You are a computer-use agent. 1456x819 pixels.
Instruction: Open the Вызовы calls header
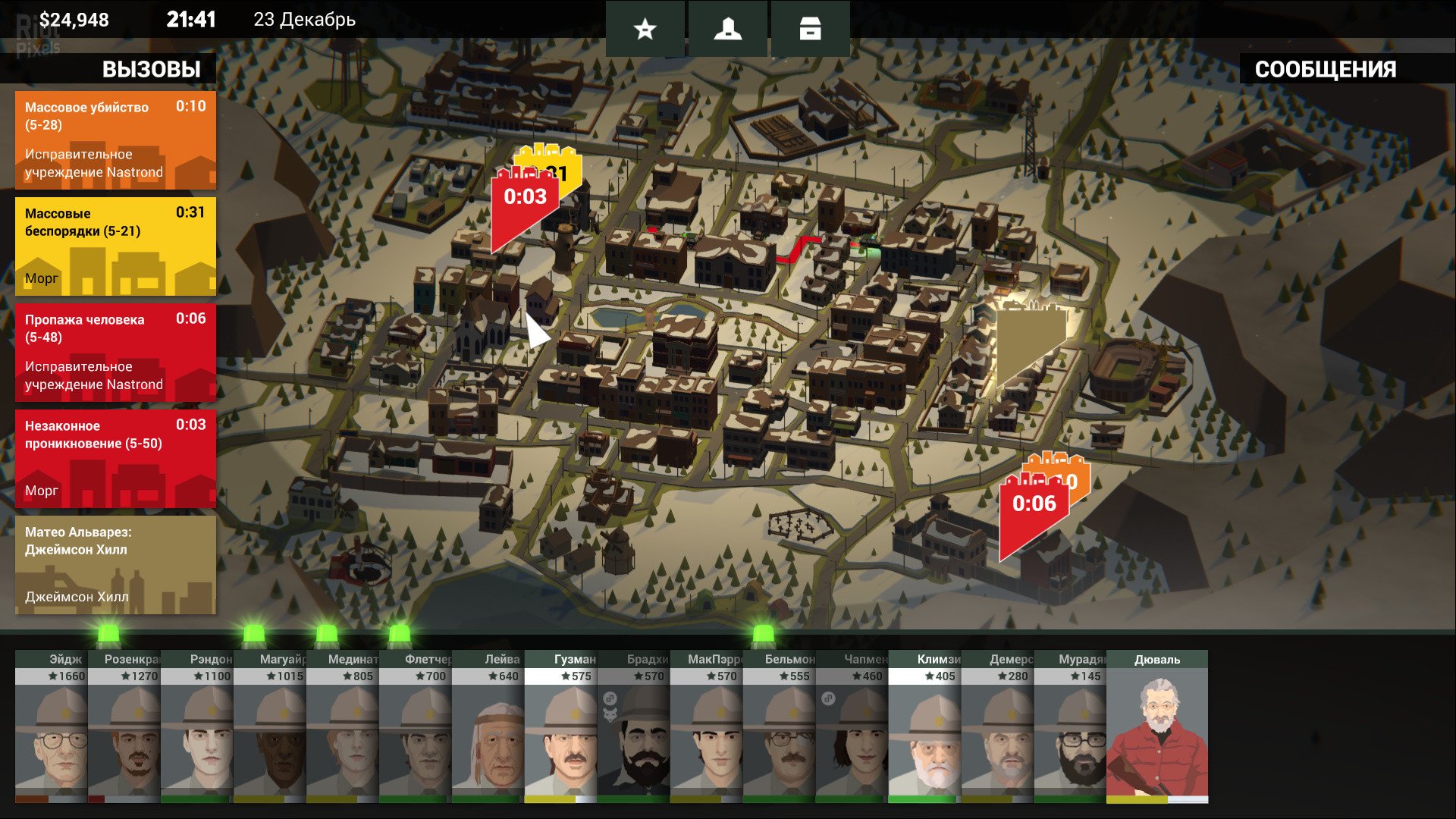pyautogui.click(x=151, y=69)
